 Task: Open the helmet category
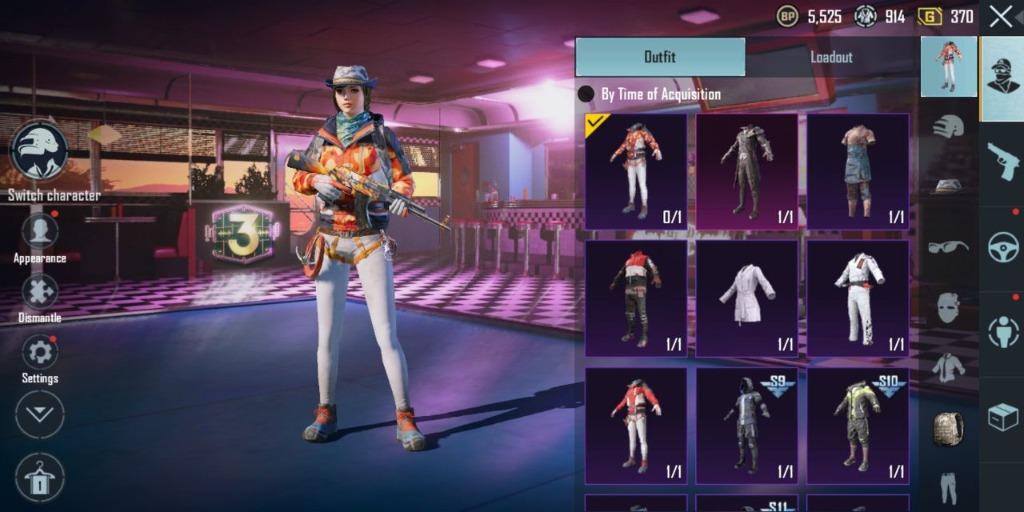point(948,127)
